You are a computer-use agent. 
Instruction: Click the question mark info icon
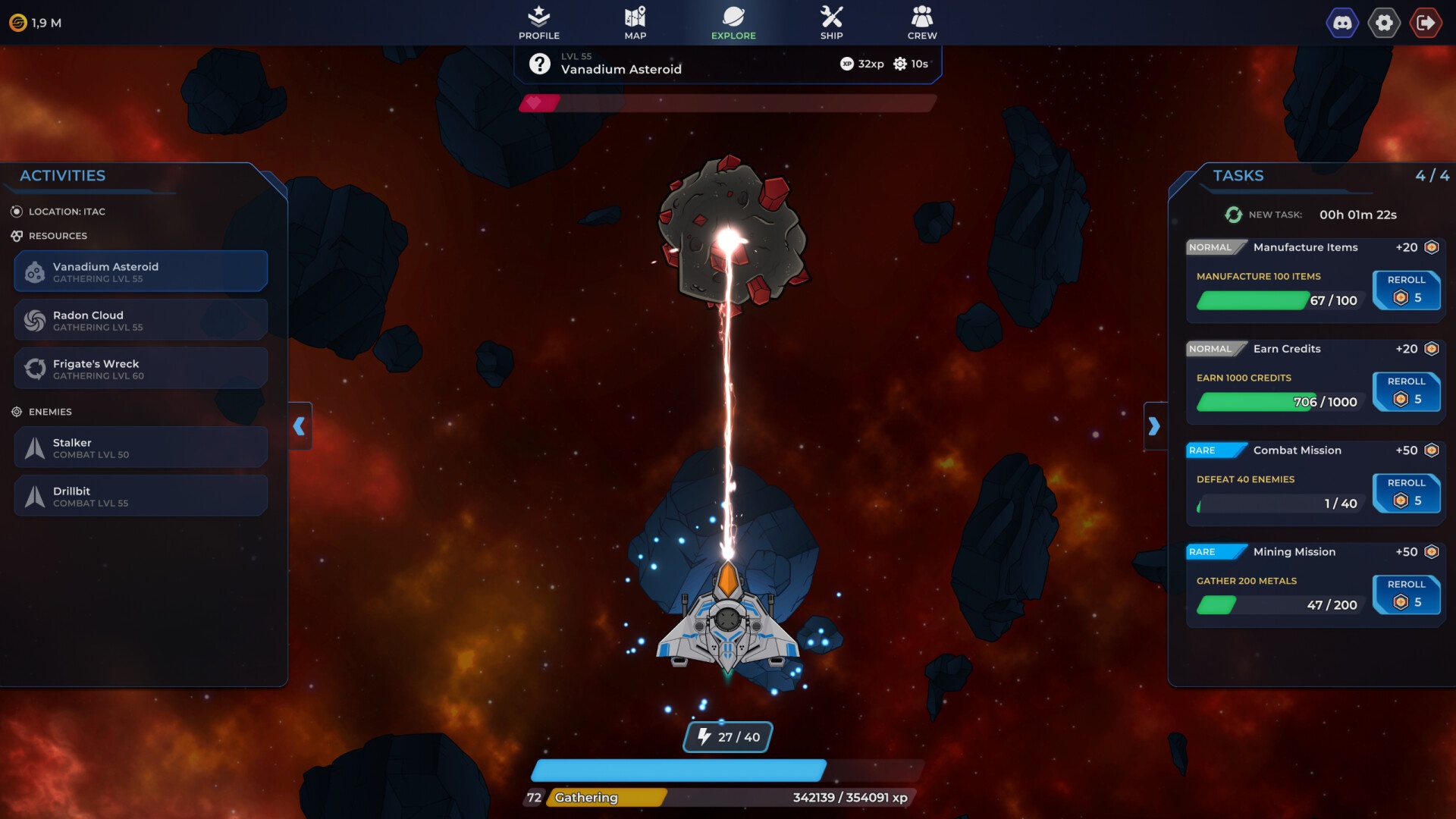(x=539, y=64)
